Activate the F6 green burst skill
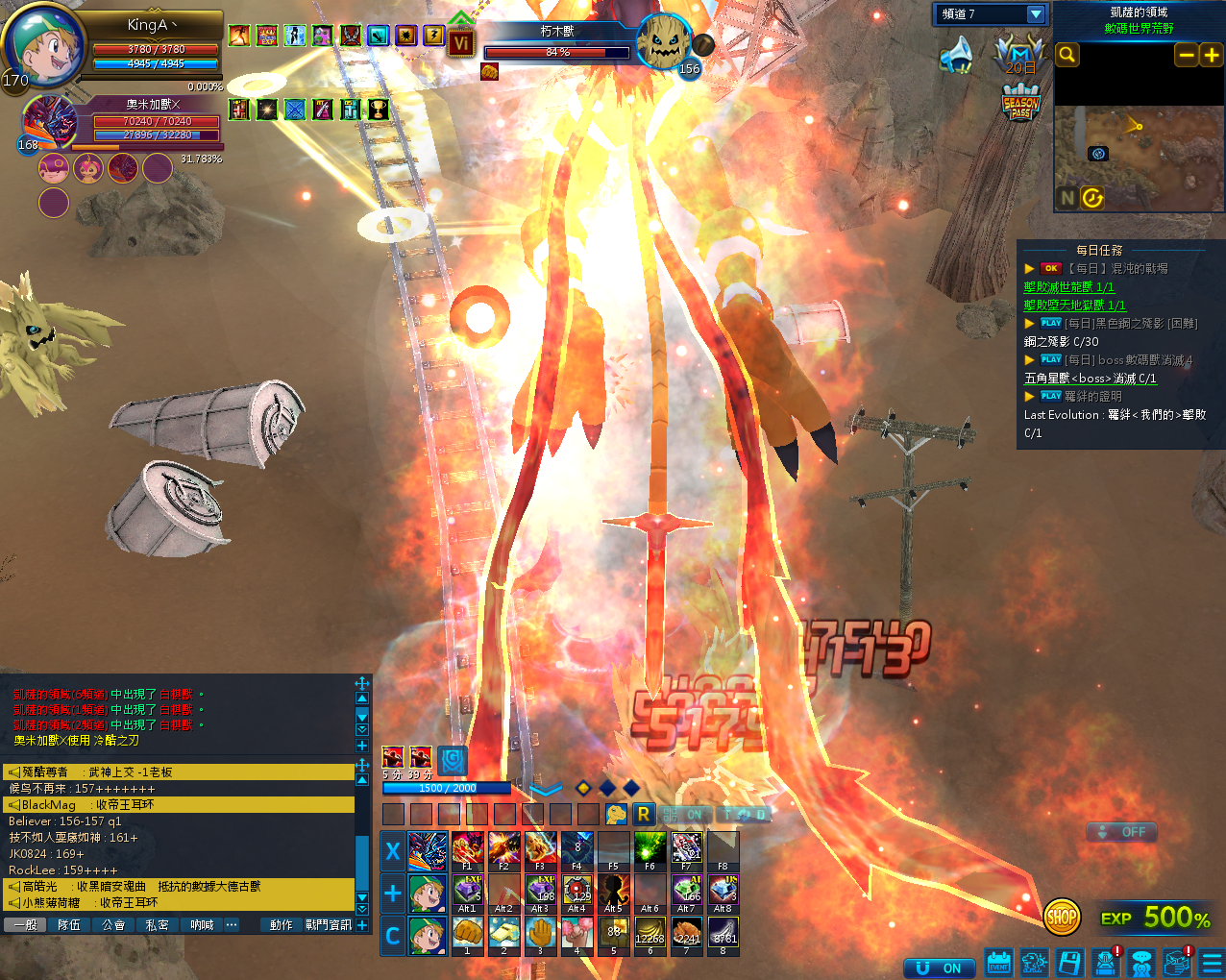The height and width of the screenshot is (980, 1226). pos(650,849)
